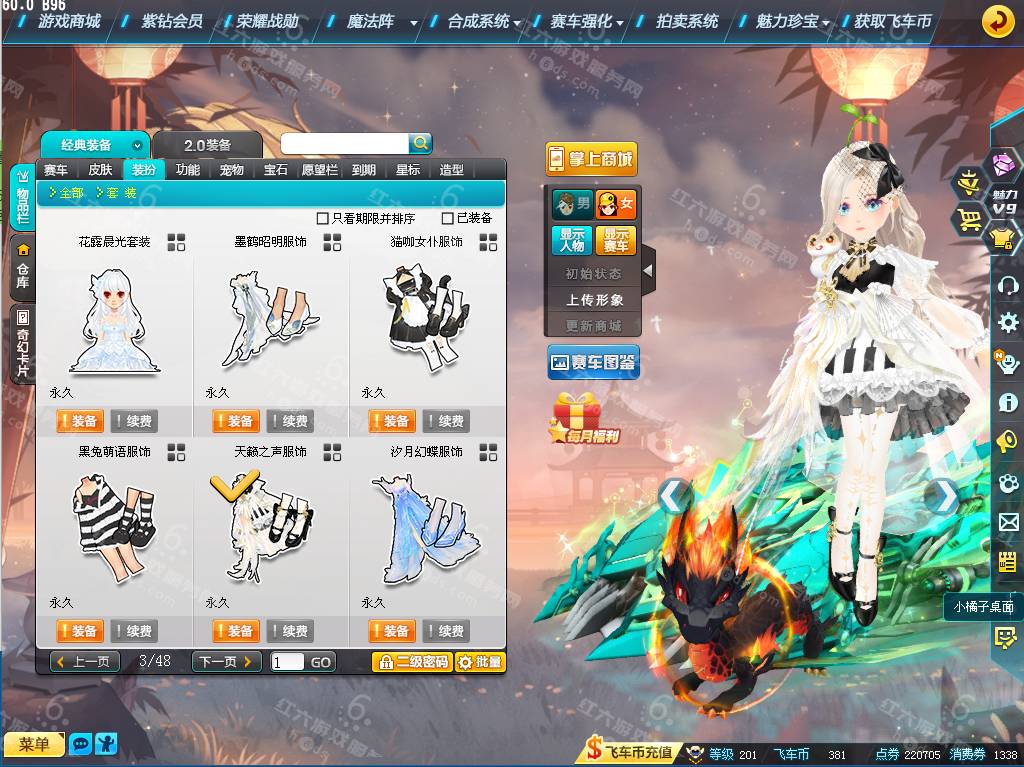Click the inventory search magnifier button
The width and height of the screenshot is (1024, 767).
[421, 143]
